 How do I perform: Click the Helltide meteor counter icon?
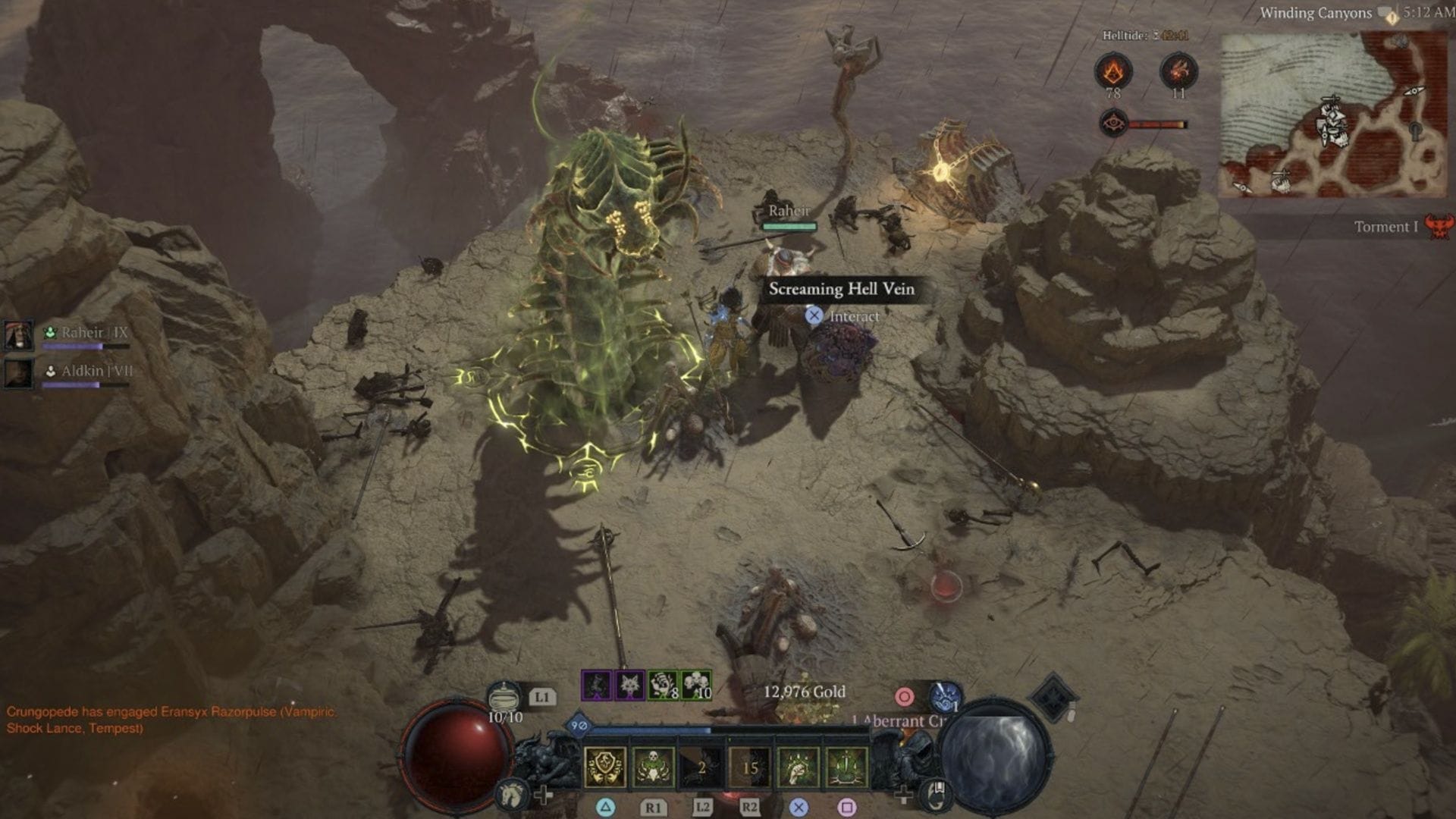(x=1178, y=72)
